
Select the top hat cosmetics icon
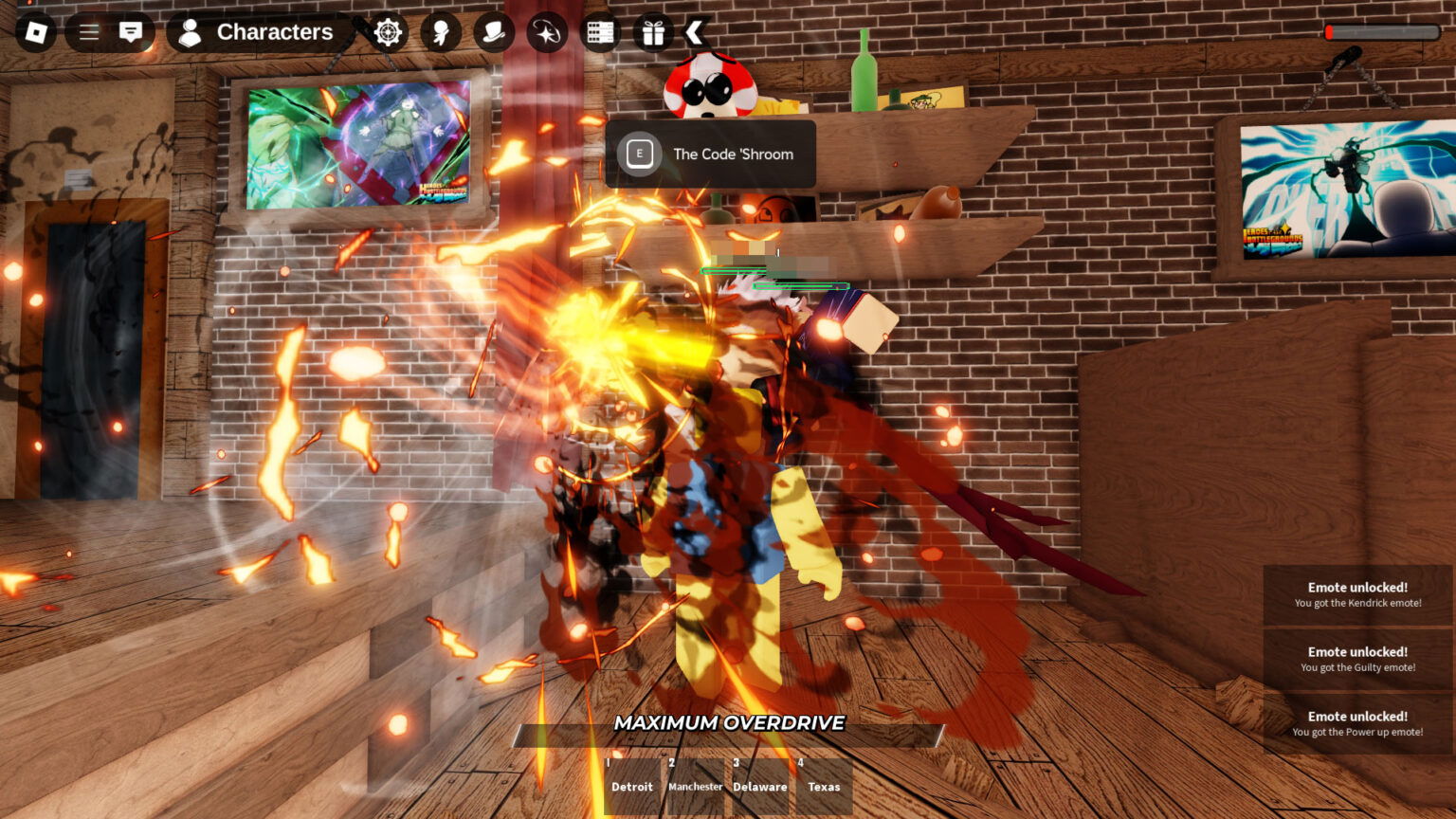[x=493, y=31]
